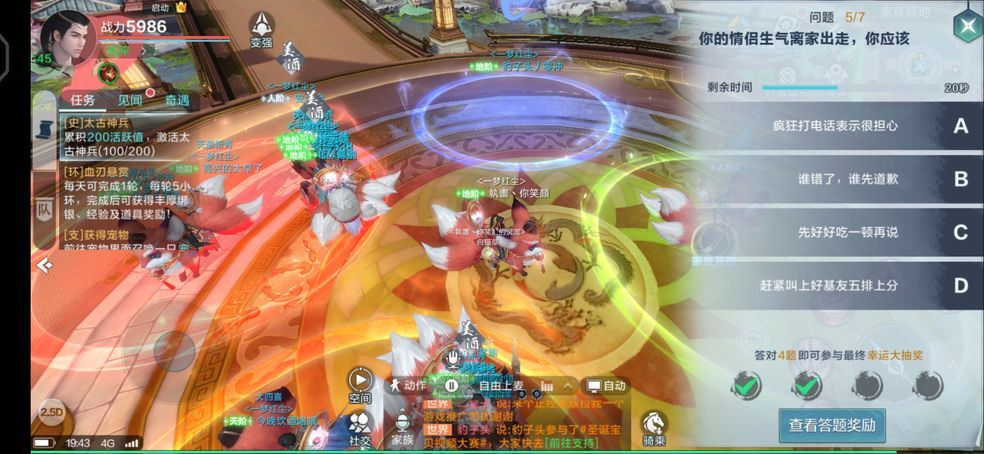The image size is (984, 454).
Task: Select the 任务 quest tab
Action: [x=83, y=100]
